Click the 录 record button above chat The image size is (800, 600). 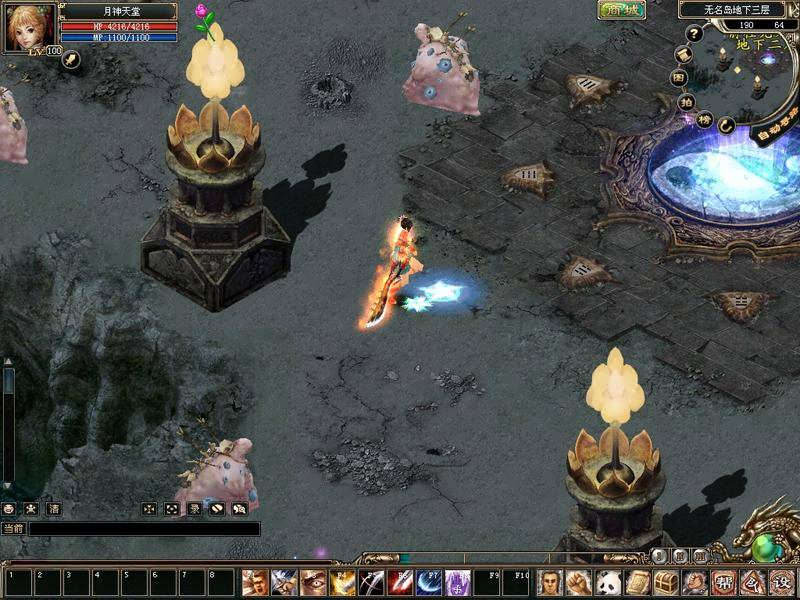click(x=194, y=509)
